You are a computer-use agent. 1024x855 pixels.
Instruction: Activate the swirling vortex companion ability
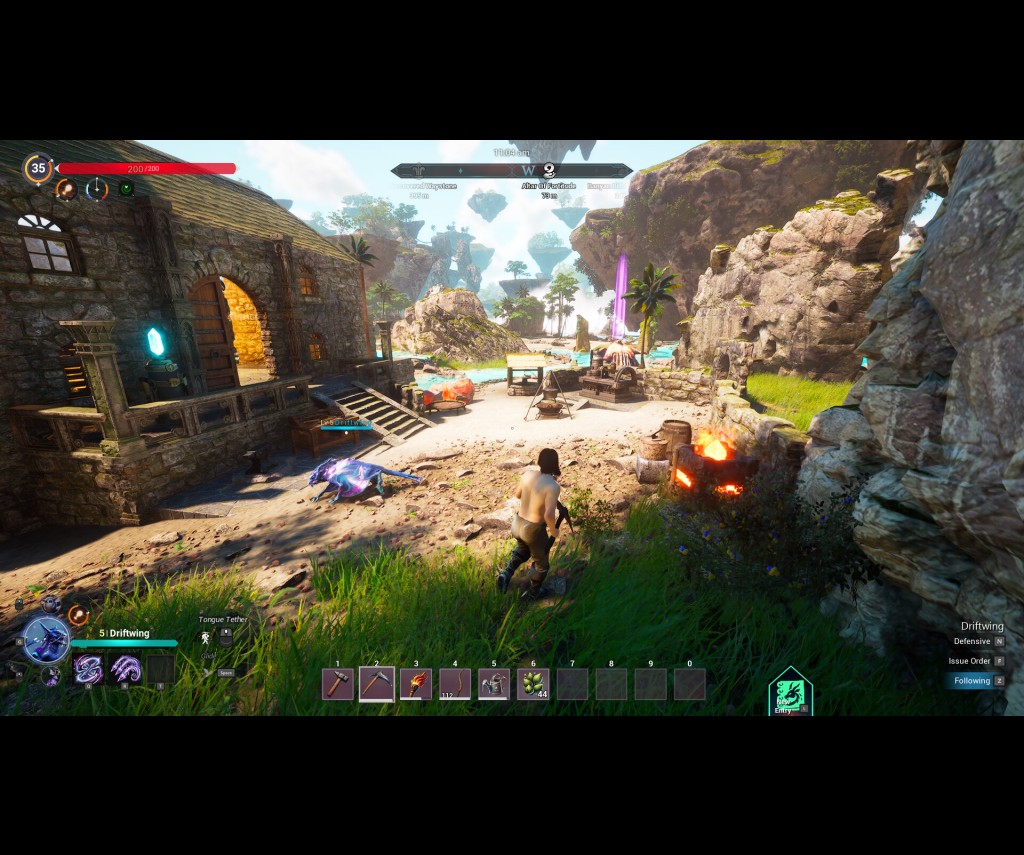89,669
